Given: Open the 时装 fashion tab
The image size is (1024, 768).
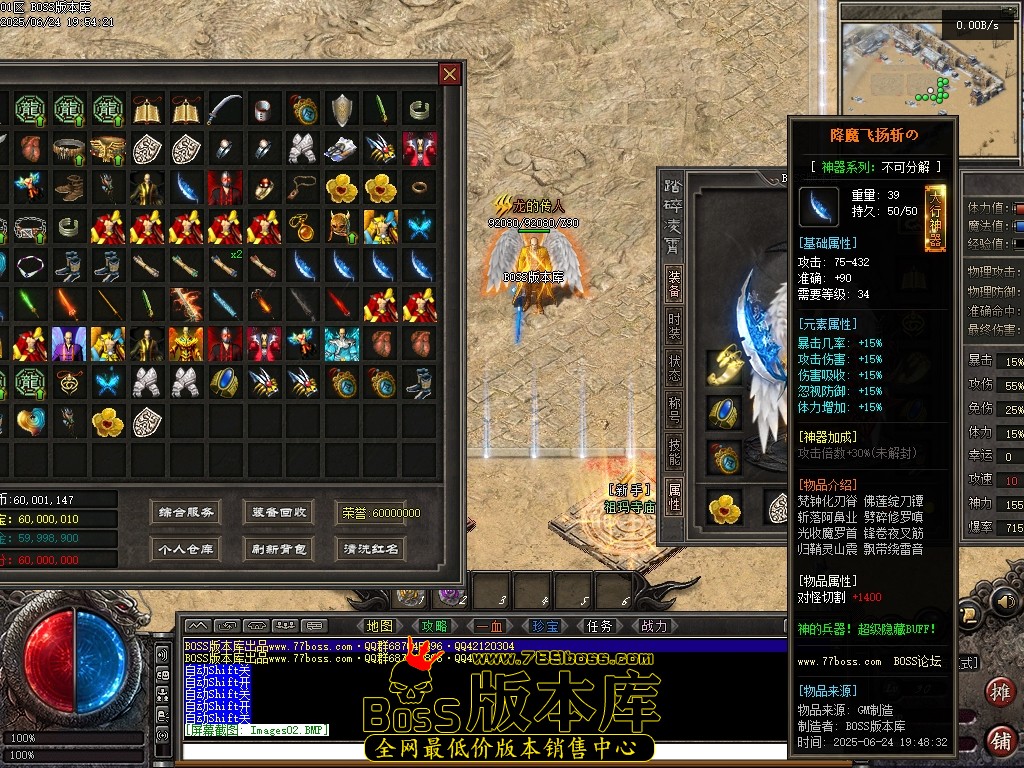Looking at the screenshot, I should click(x=675, y=327).
